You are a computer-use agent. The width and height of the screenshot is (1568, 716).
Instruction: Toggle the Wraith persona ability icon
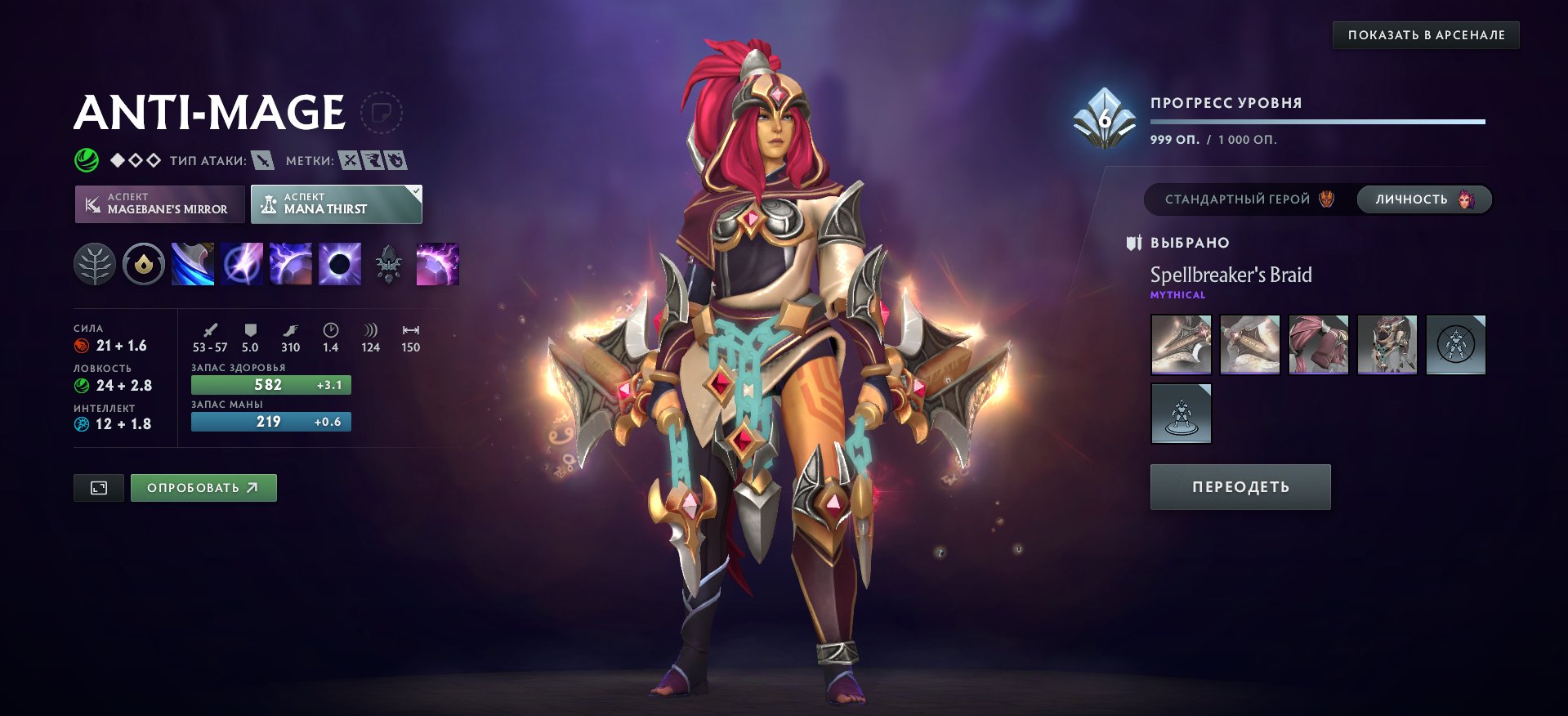coord(388,263)
